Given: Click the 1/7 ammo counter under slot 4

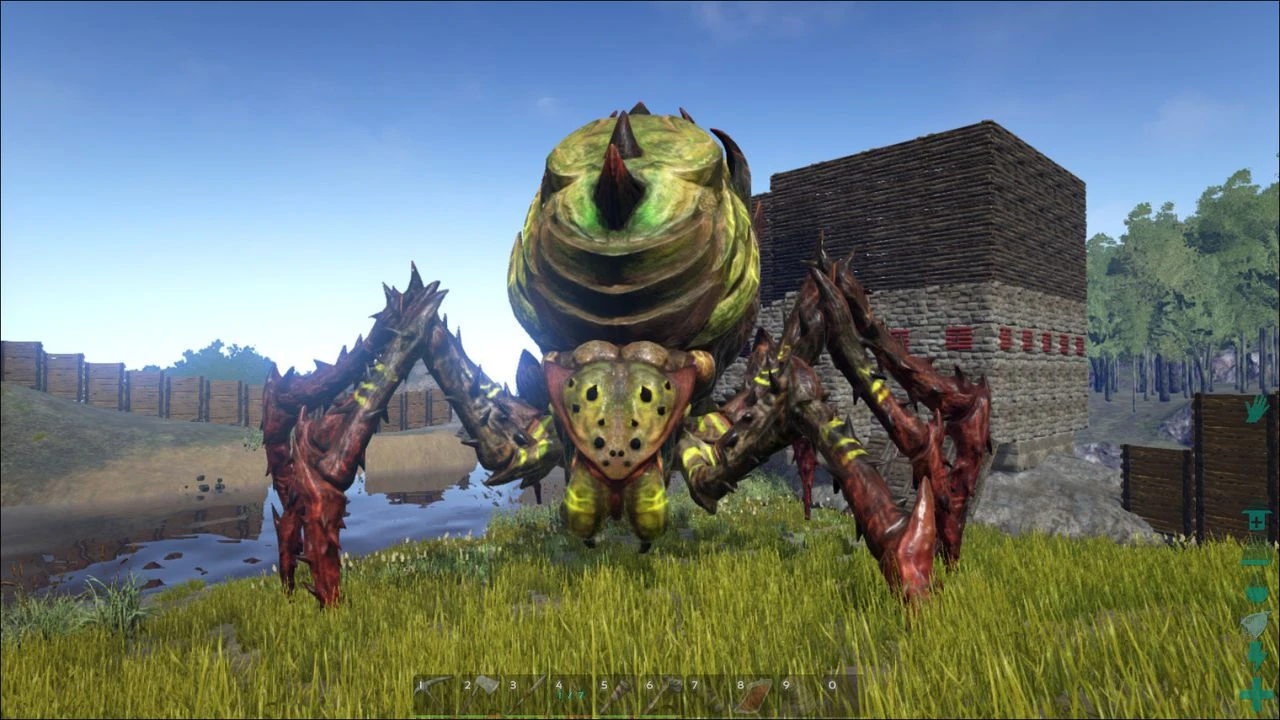Looking at the screenshot, I should tap(572, 694).
